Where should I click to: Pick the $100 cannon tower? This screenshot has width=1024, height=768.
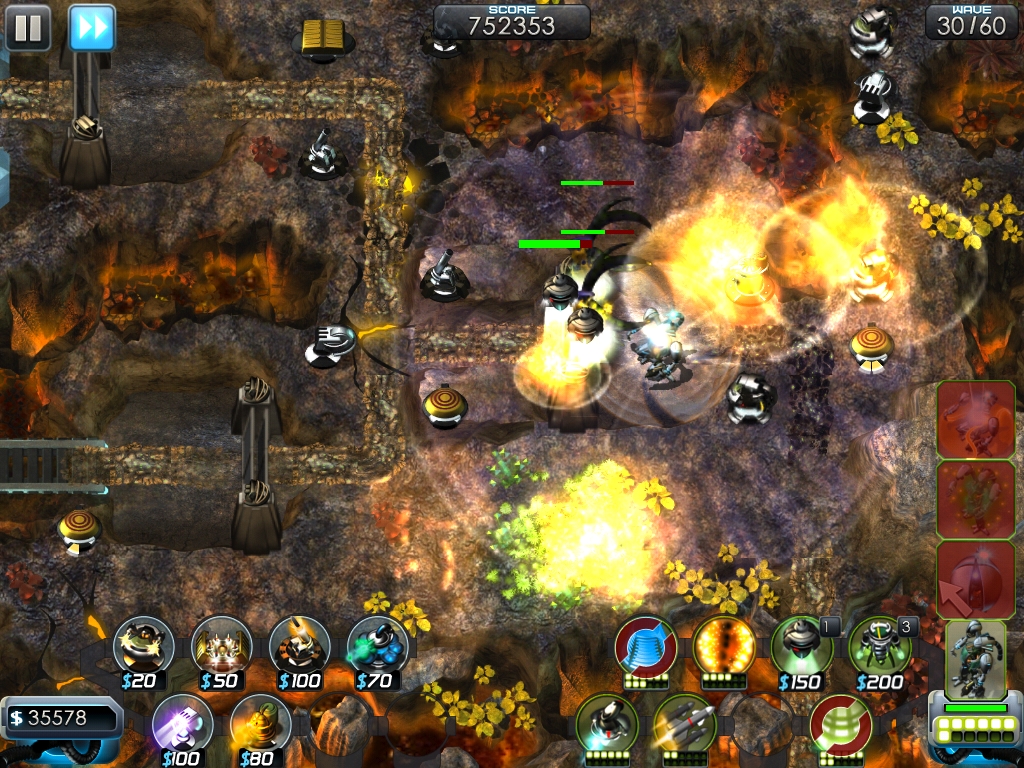point(299,646)
